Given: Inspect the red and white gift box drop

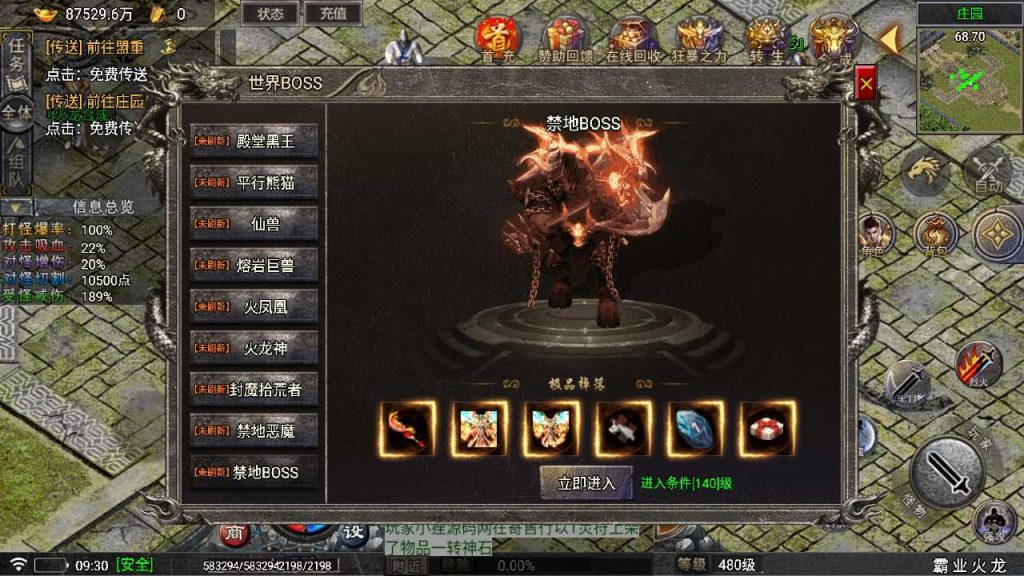Looking at the screenshot, I should tap(768, 429).
